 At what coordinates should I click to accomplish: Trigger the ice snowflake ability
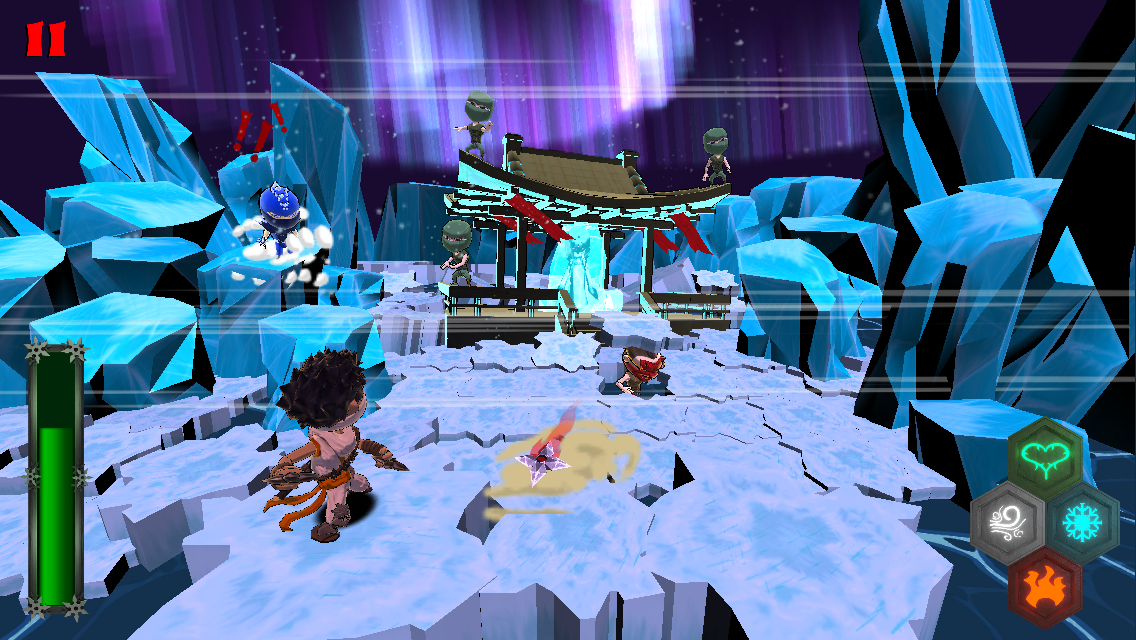point(1083,523)
